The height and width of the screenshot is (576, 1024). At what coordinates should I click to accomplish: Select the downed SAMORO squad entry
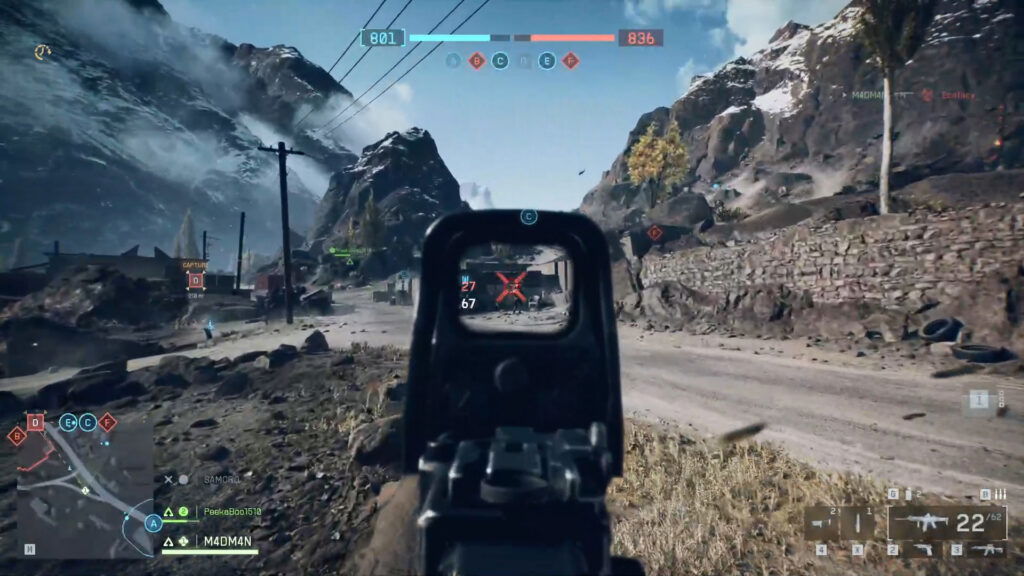click(221, 480)
